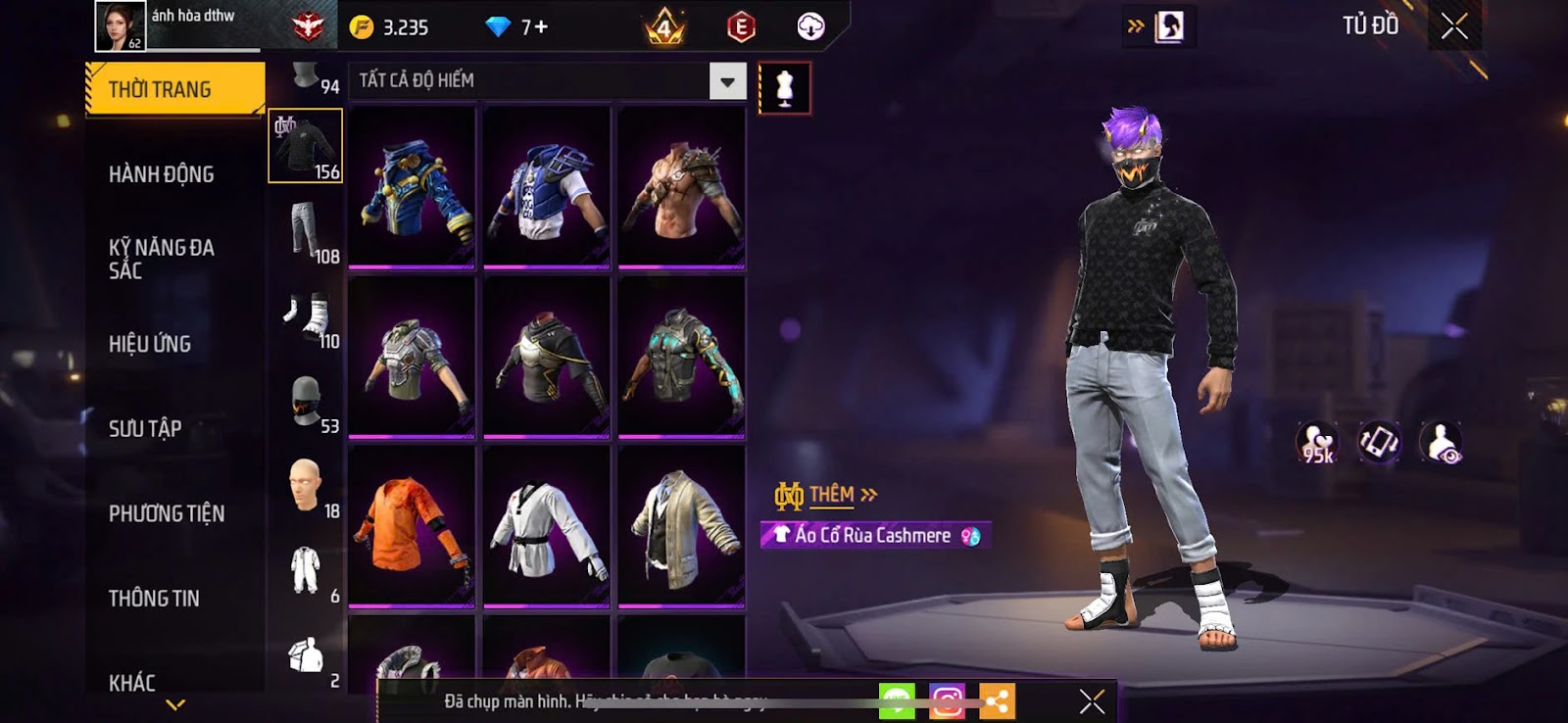Image resolution: width=1568 pixels, height=723 pixels.
Task: Share the screenshot to Instagram
Action: coord(947,701)
